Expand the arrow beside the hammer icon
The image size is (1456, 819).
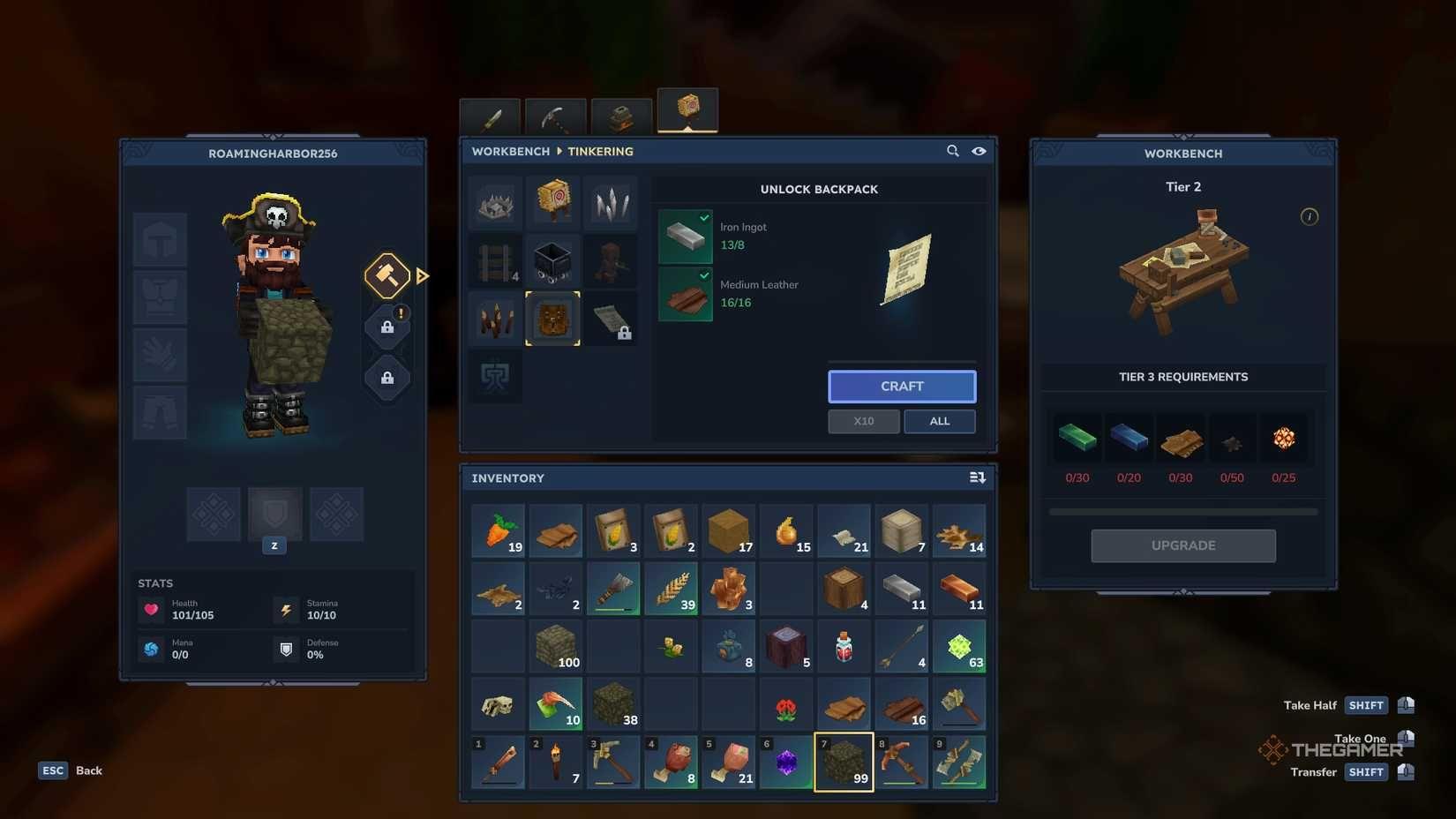click(x=422, y=275)
